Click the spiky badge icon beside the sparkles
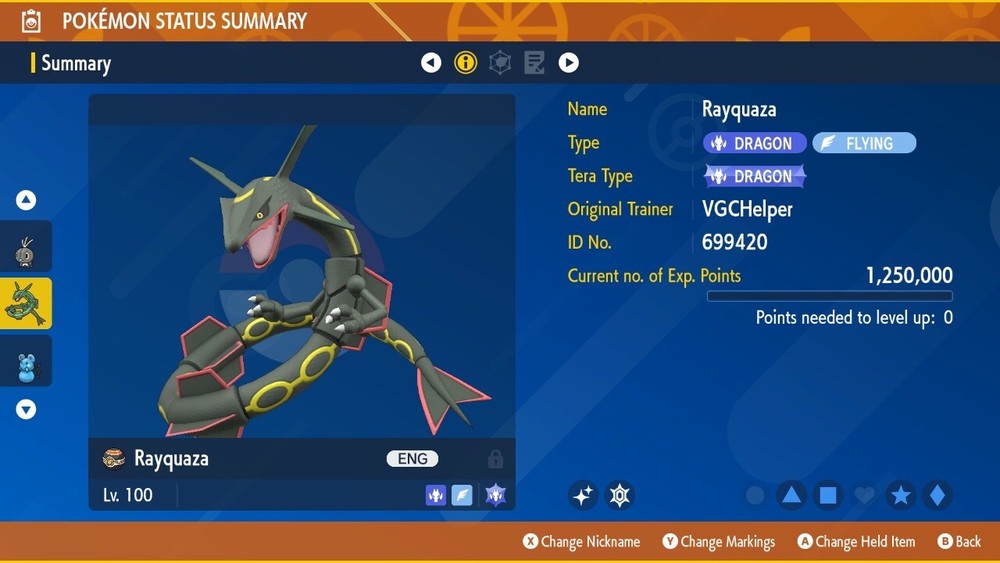 click(x=620, y=495)
